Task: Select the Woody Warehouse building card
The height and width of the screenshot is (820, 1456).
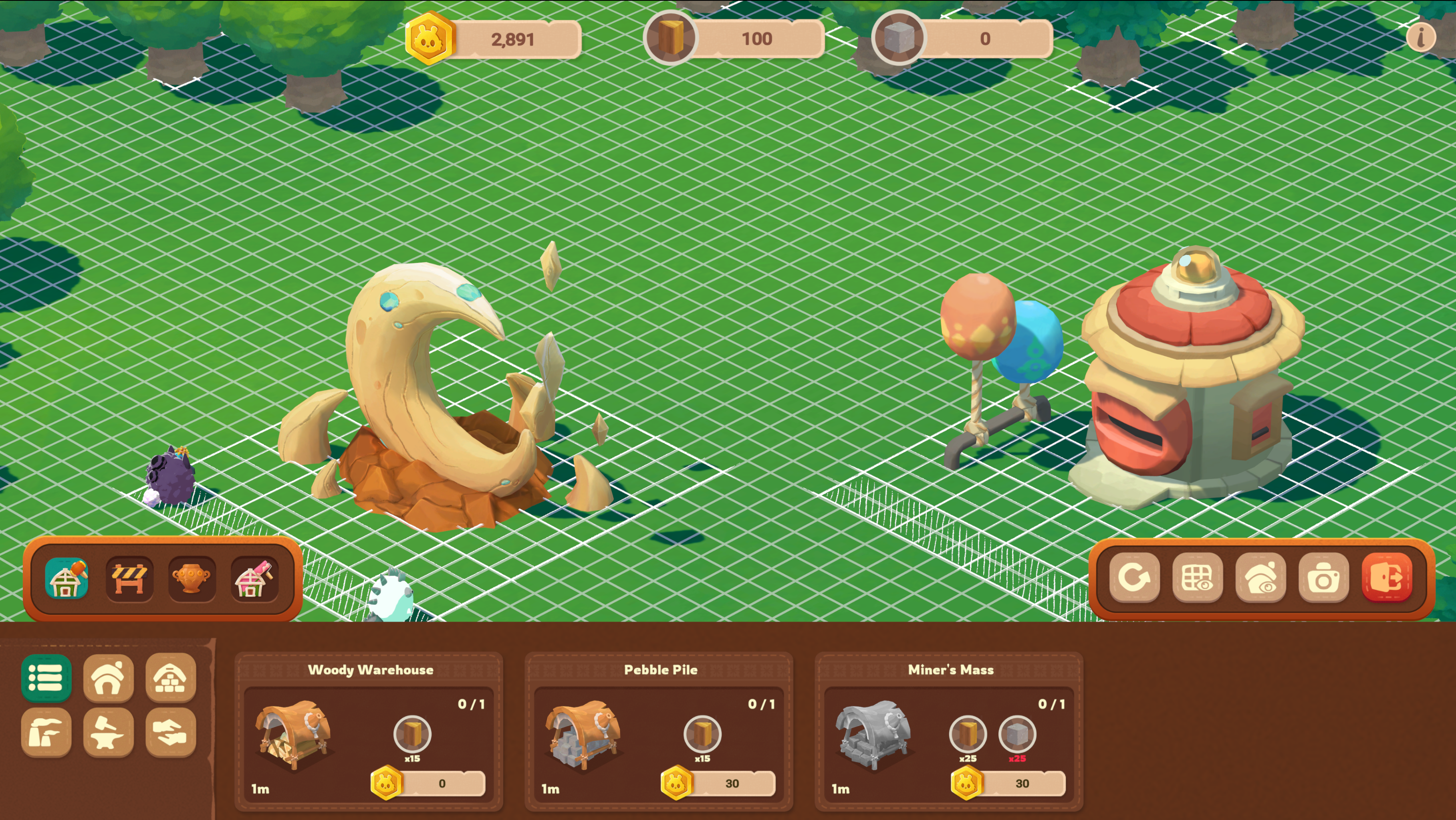Action: (369, 732)
